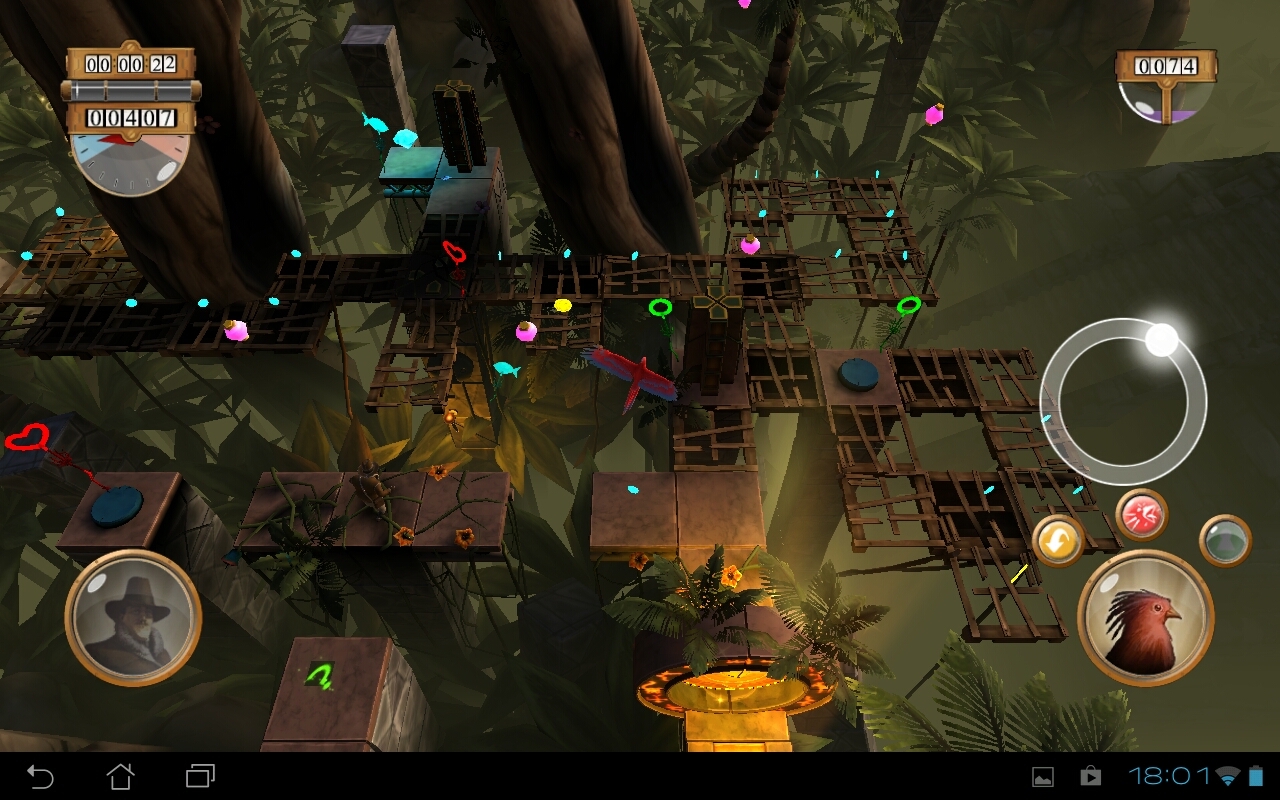
Task: Tap the Android back button
Action: [40, 776]
